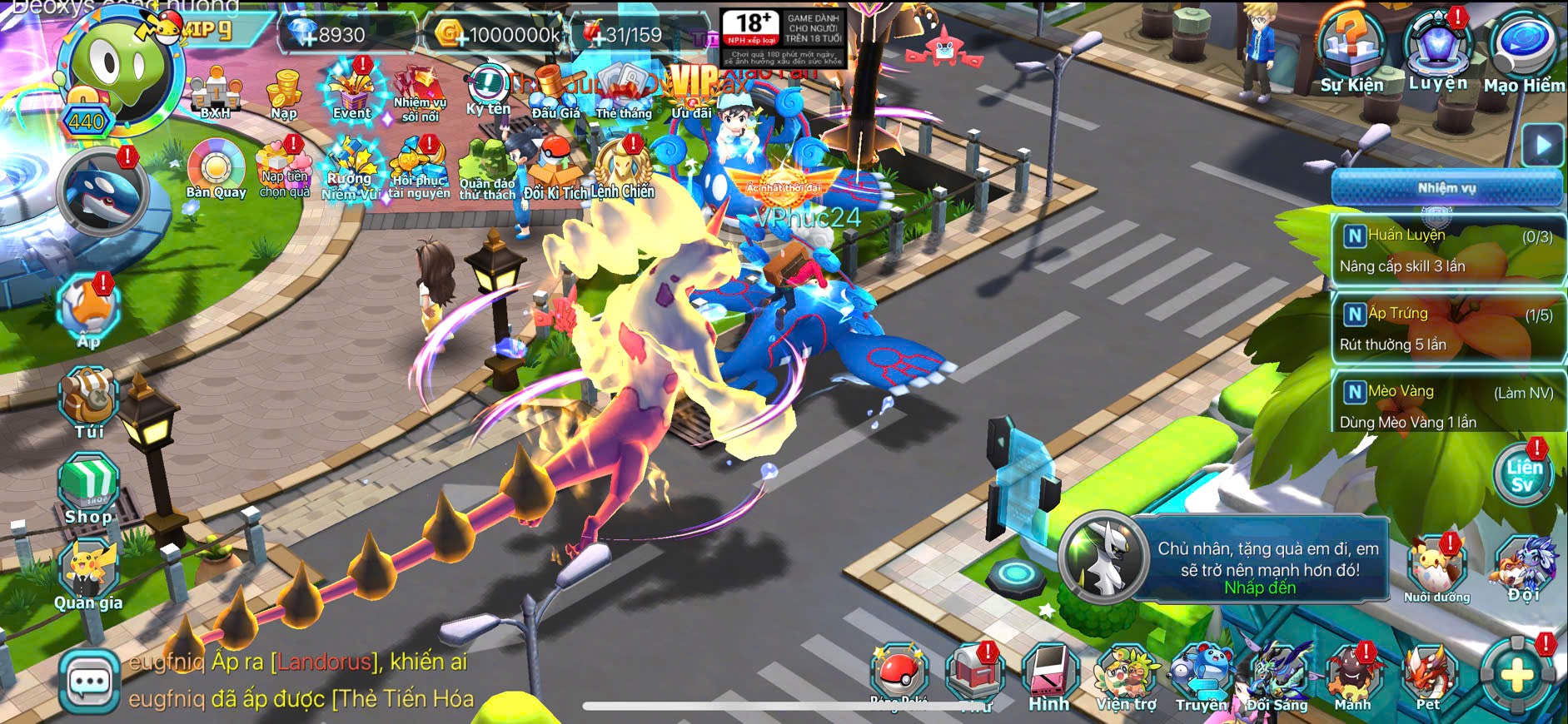This screenshot has width=1568, height=724.
Task: Open the Ấp egg hatching icon
Action: 88,310
